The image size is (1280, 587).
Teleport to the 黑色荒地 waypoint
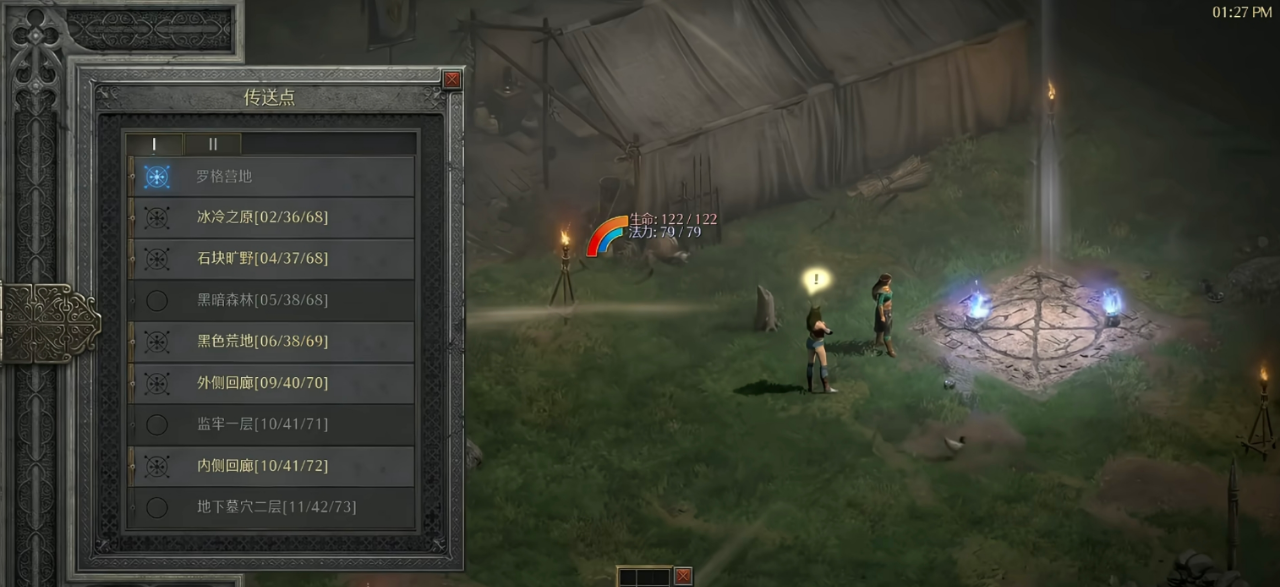tap(272, 342)
